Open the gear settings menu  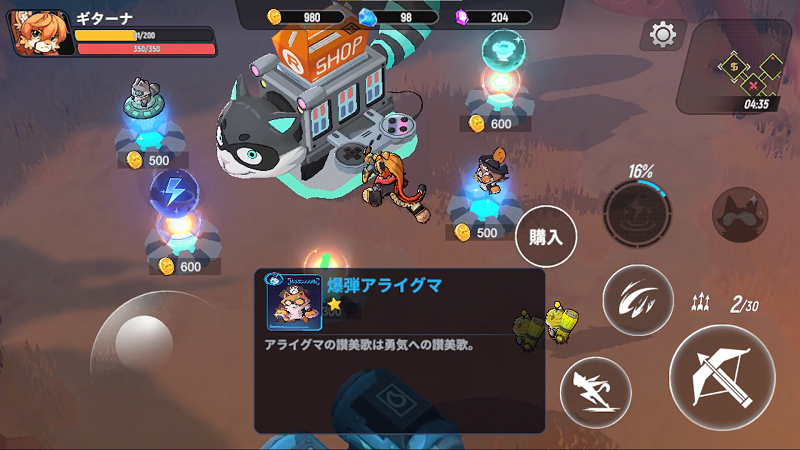(x=662, y=35)
